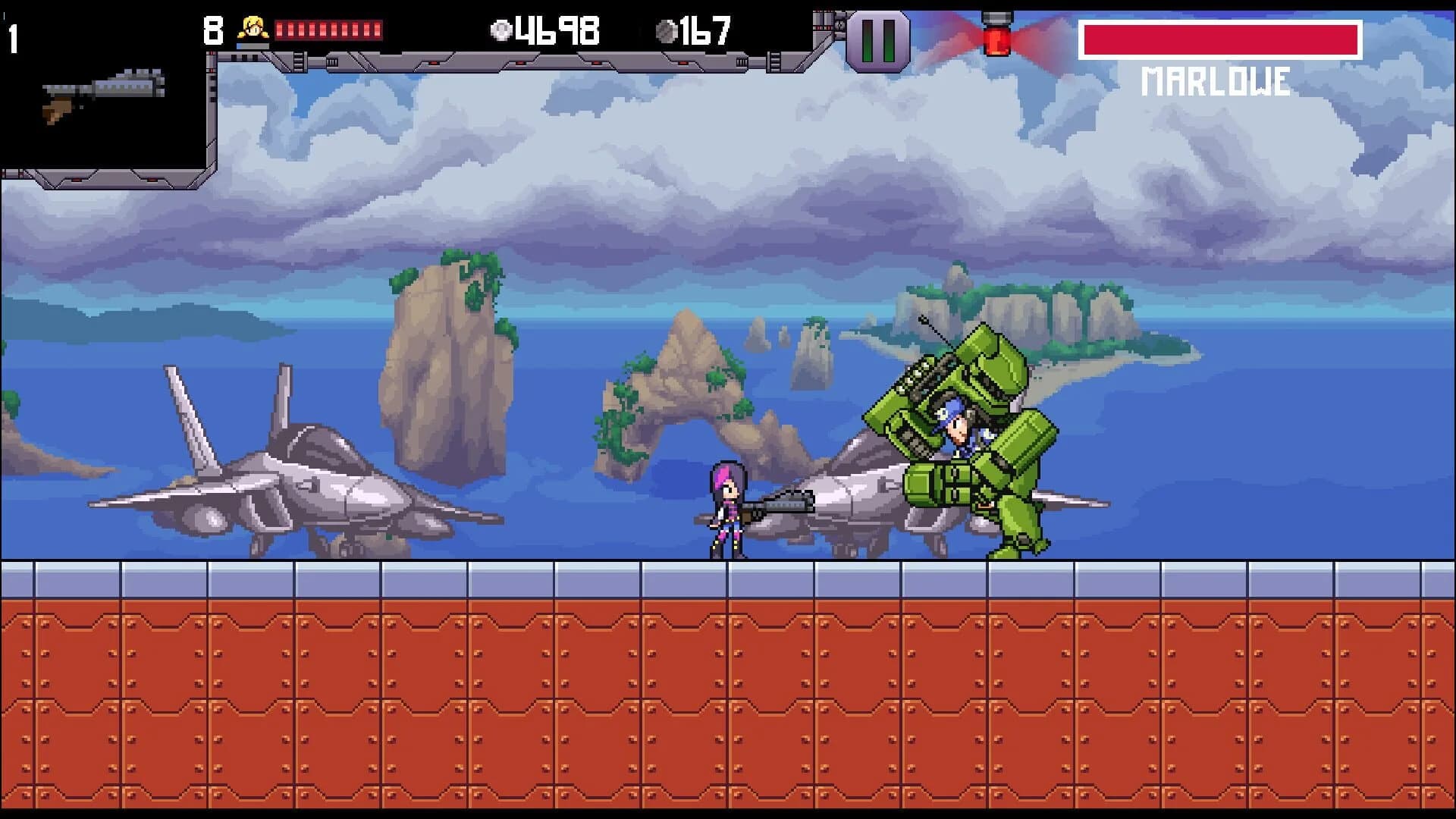The image size is (1456, 819).
Task: Click the silver coin currency icon
Action: pyautogui.click(x=502, y=30)
